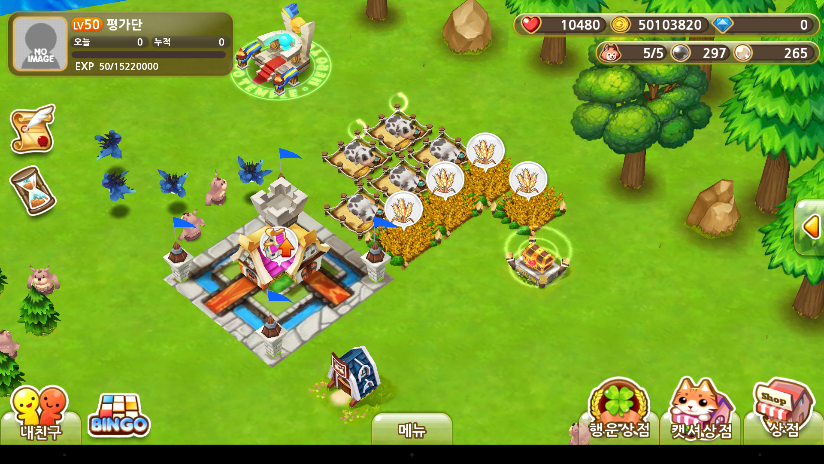Open the 내친구 friends button
This screenshot has height=464, width=824.
coord(40,414)
